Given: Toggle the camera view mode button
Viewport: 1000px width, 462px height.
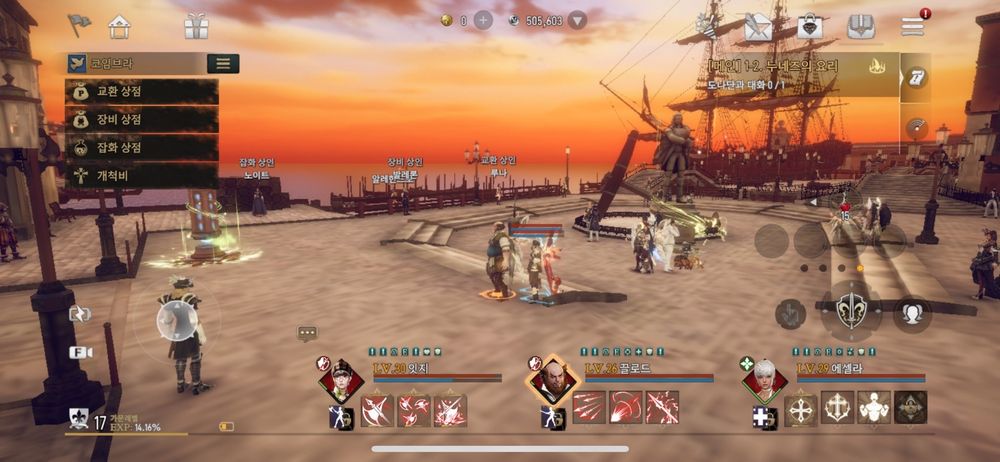Looking at the screenshot, I should (80, 352).
